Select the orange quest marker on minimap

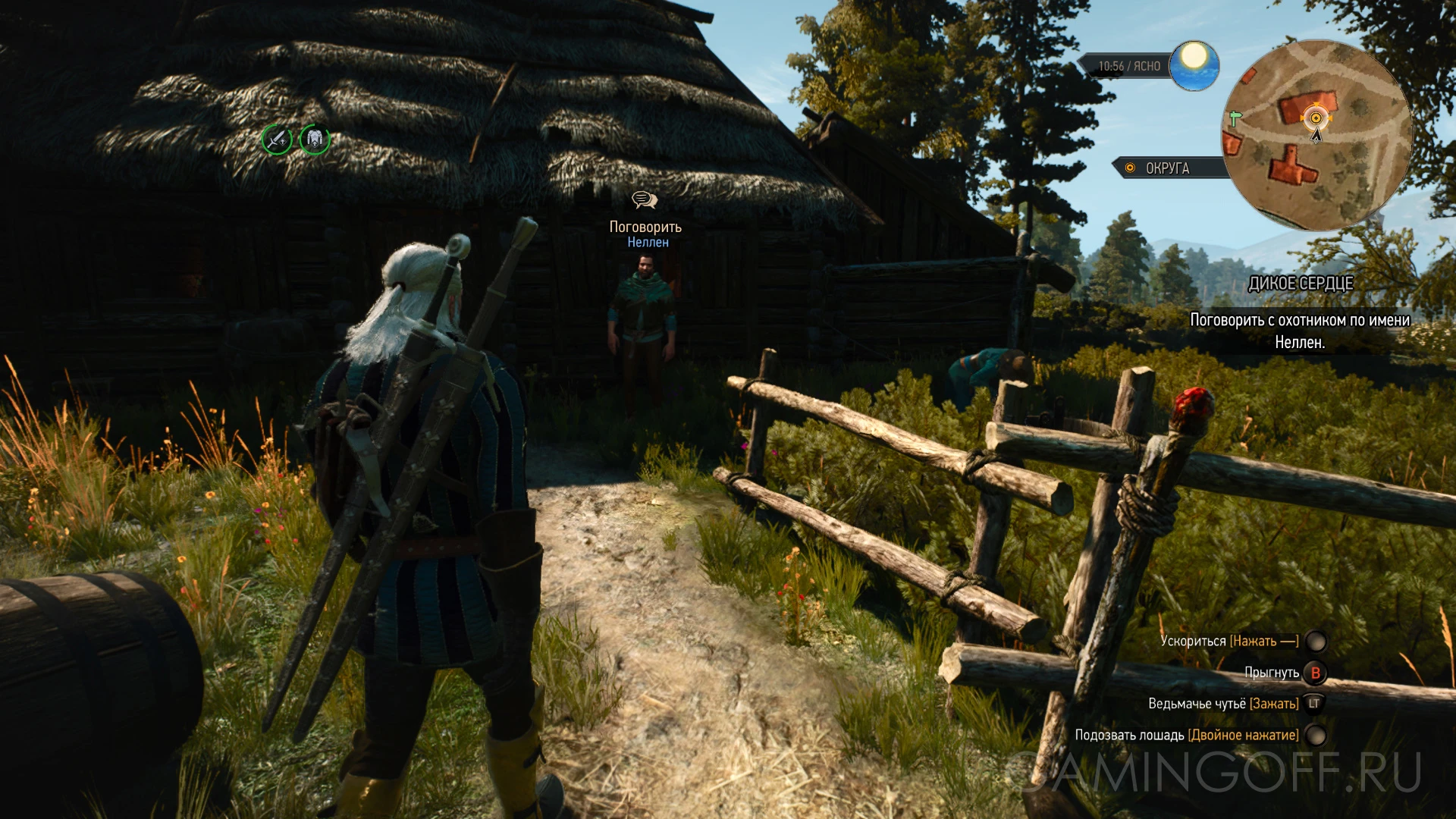click(1316, 118)
